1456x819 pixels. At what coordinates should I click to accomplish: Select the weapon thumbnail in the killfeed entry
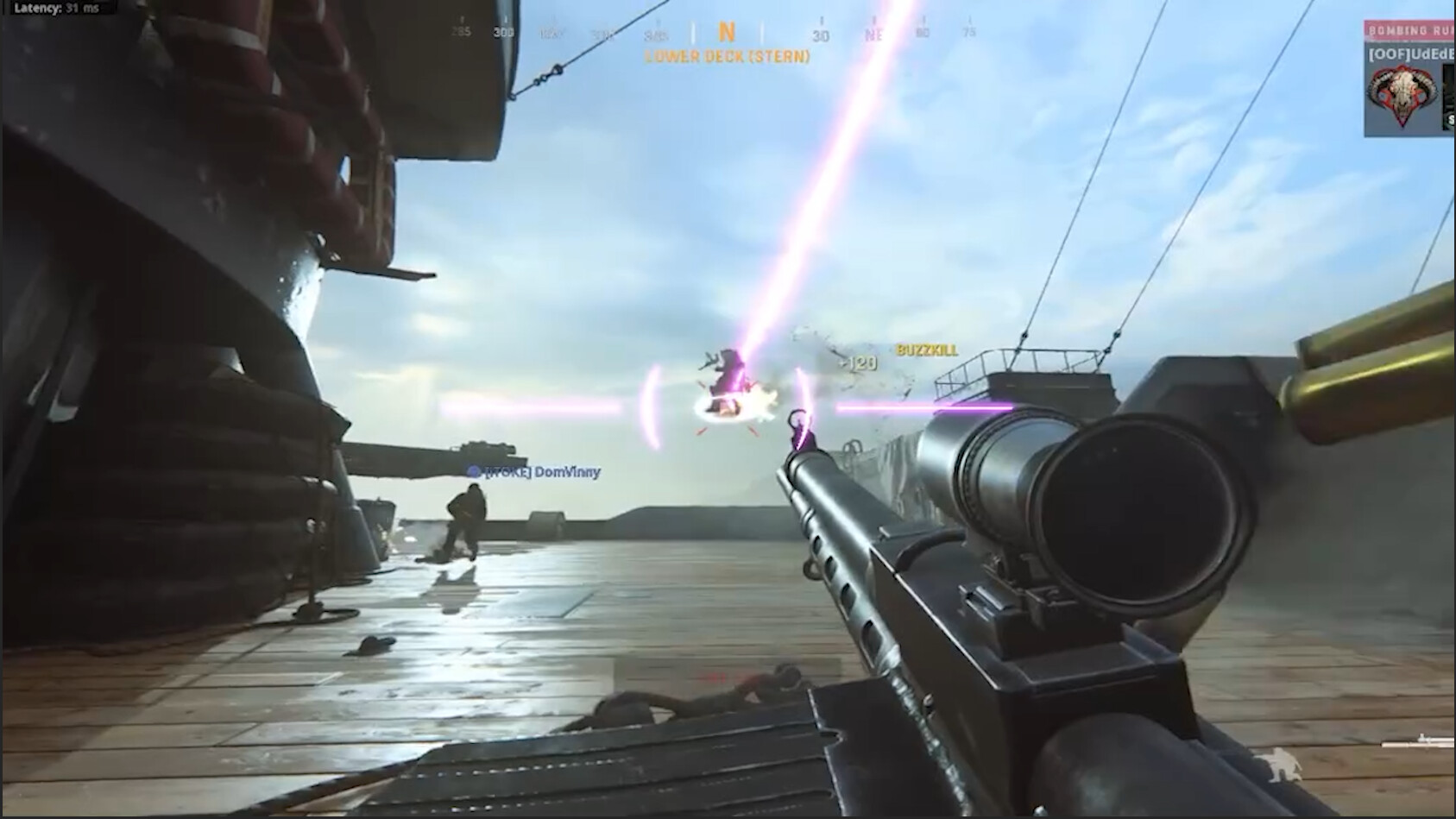point(1446,95)
